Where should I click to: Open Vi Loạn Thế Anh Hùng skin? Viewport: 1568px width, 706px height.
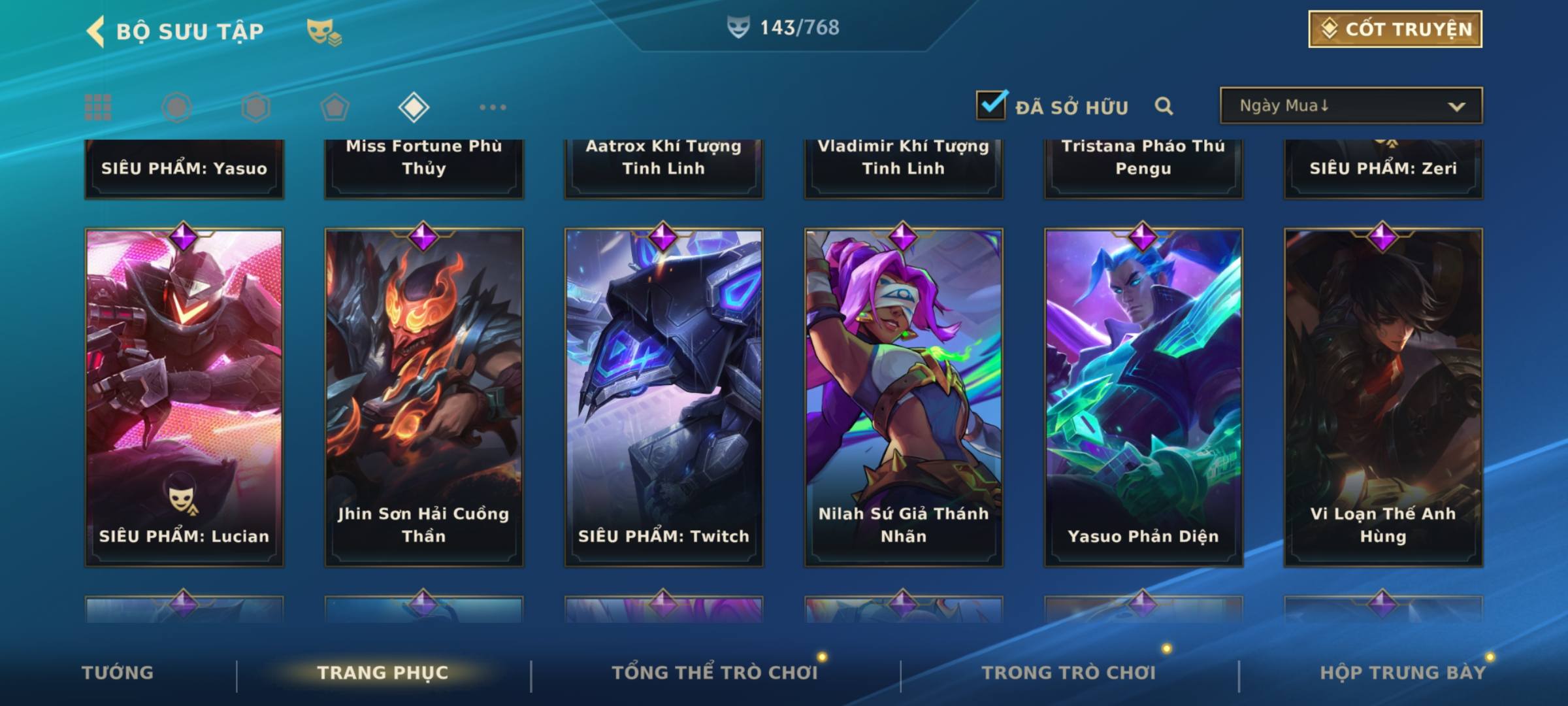tap(1383, 397)
